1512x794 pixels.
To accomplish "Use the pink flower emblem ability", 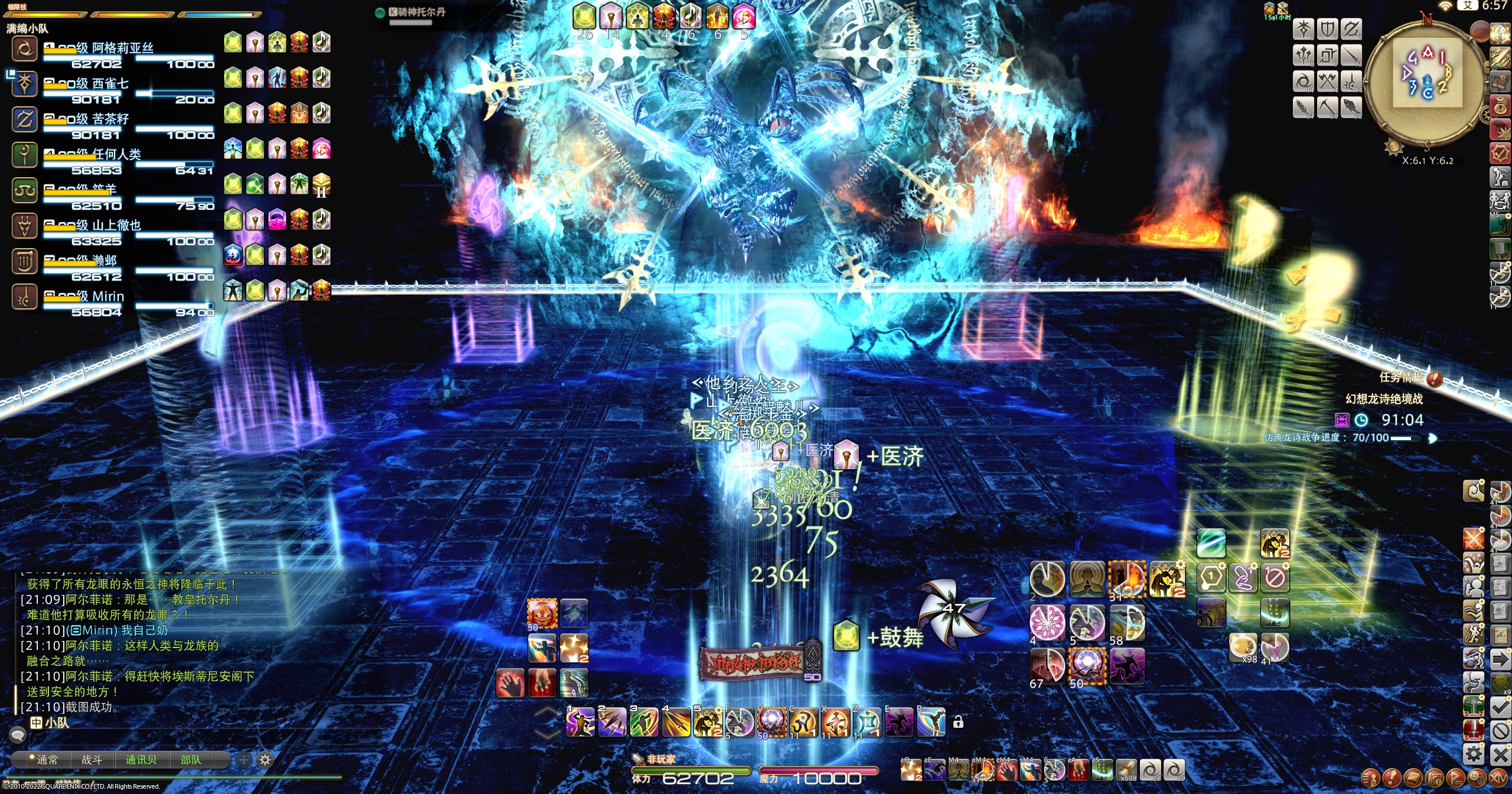I will click(1047, 621).
